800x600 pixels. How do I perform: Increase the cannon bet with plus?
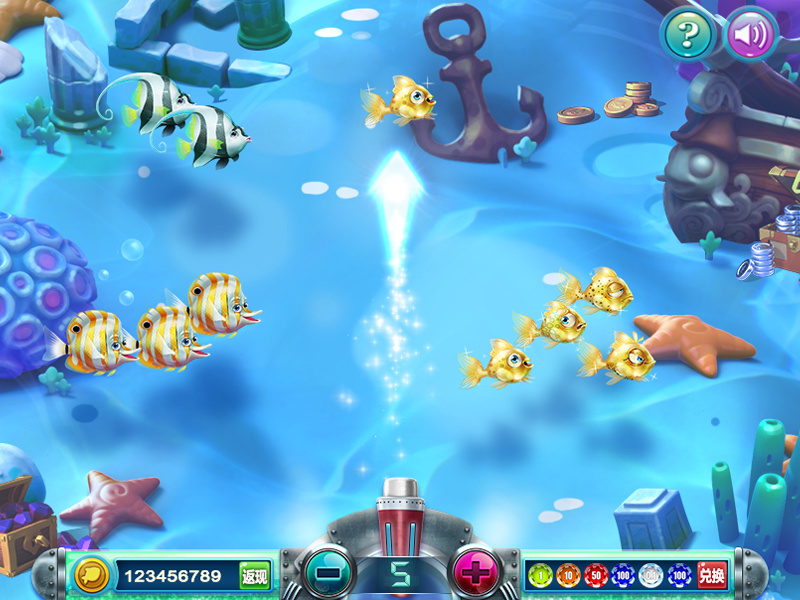click(x=477, y=574)
